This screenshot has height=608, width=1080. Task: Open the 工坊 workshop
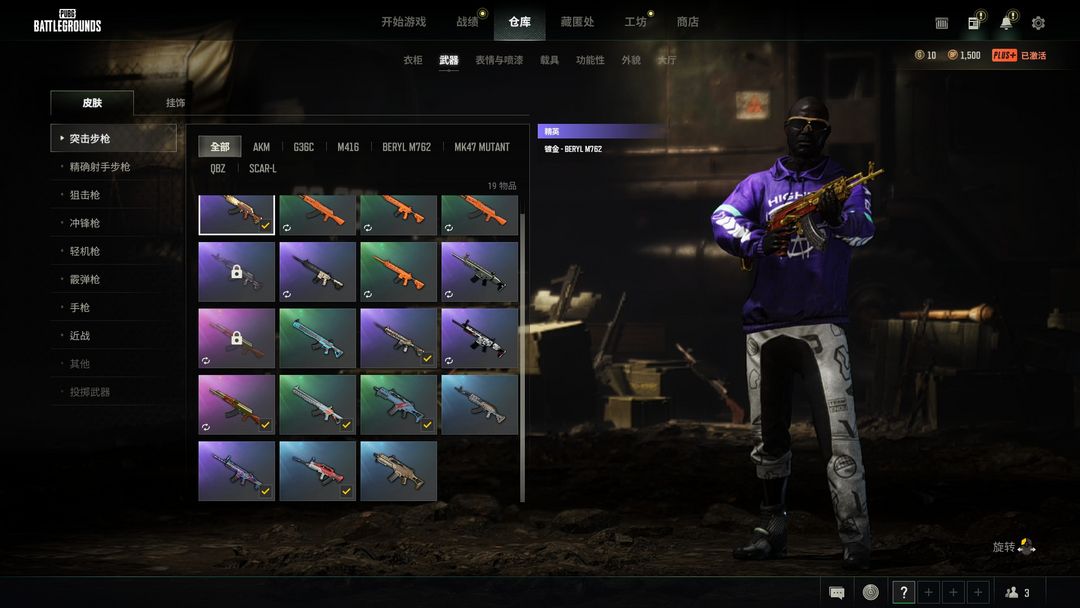[x=635, y=22]
